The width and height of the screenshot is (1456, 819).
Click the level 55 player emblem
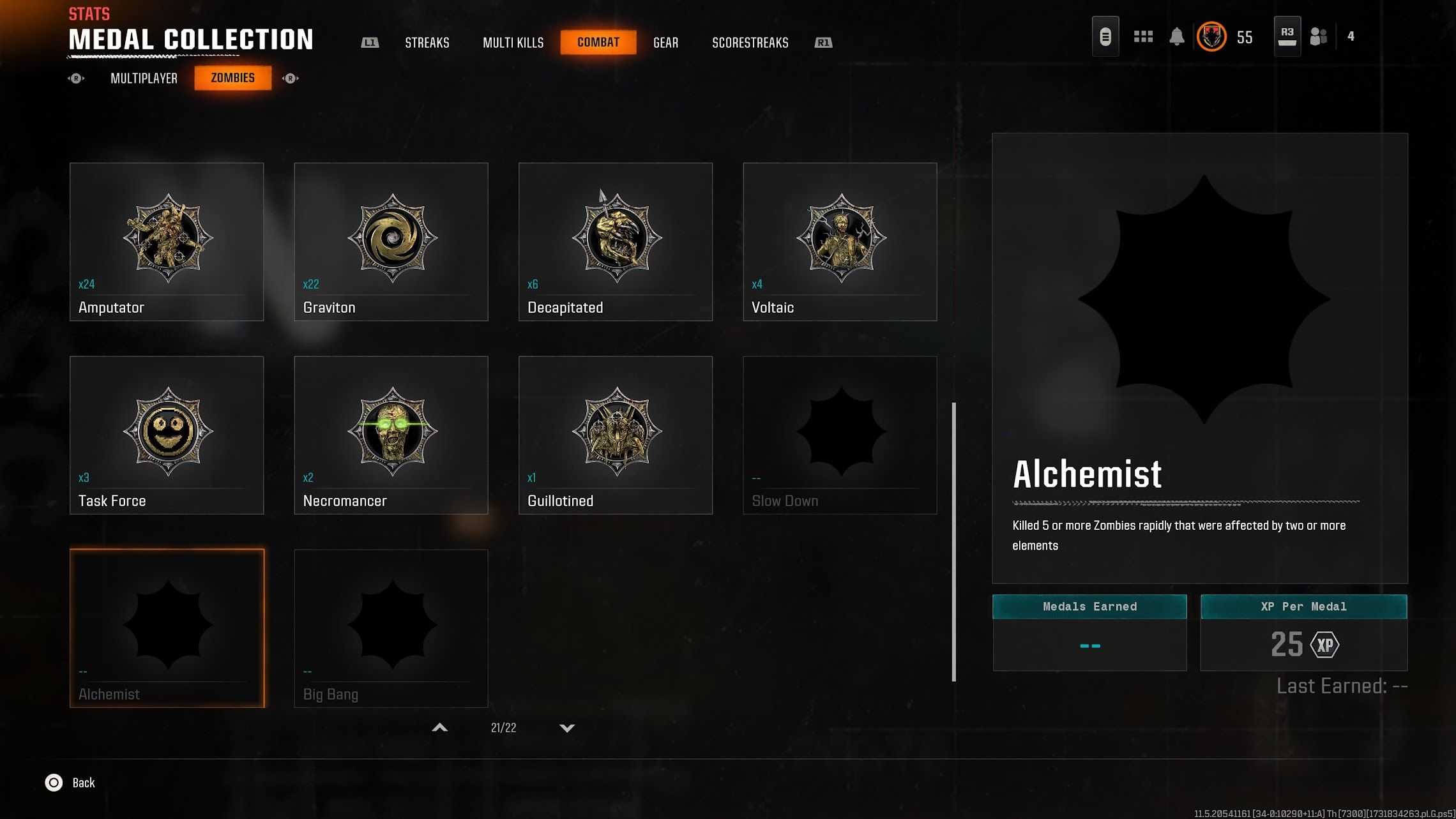(x=1211, y=36)
